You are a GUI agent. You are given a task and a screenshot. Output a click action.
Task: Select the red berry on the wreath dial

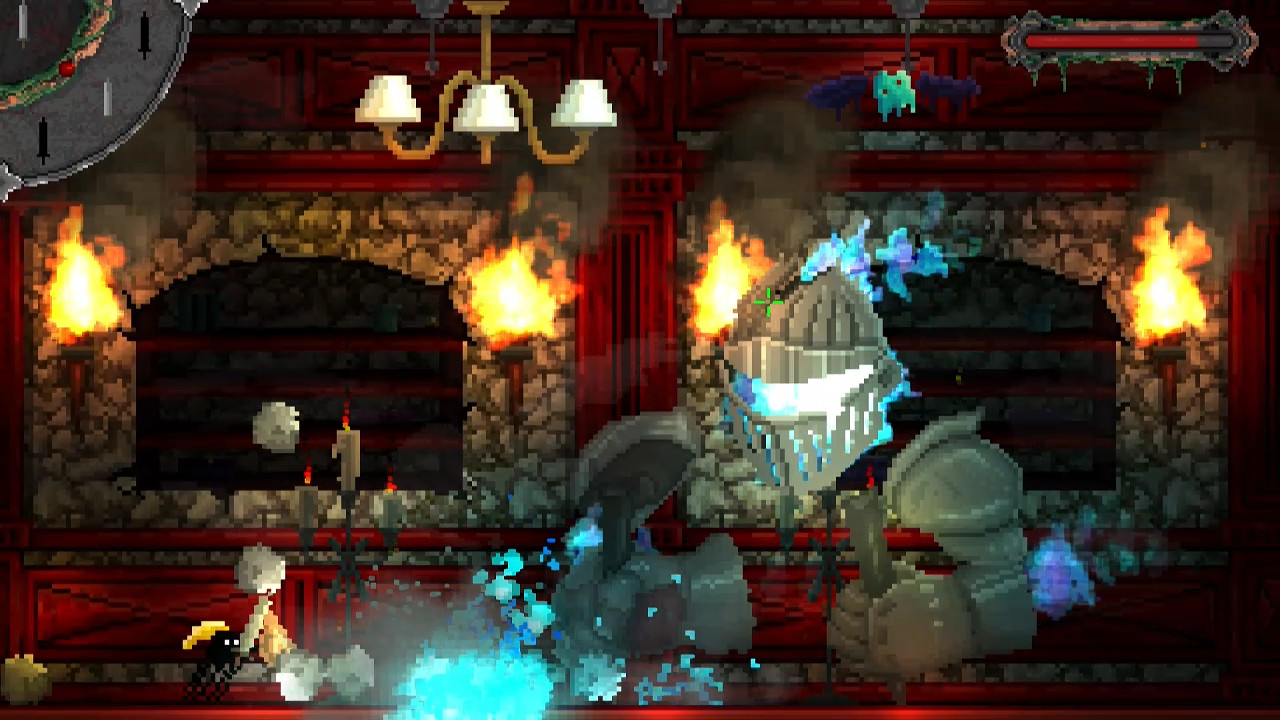coord(67,68)
